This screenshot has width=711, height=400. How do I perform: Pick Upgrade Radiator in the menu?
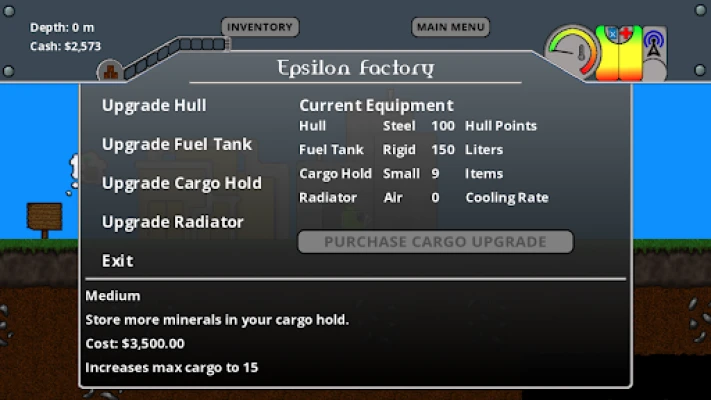172,222
